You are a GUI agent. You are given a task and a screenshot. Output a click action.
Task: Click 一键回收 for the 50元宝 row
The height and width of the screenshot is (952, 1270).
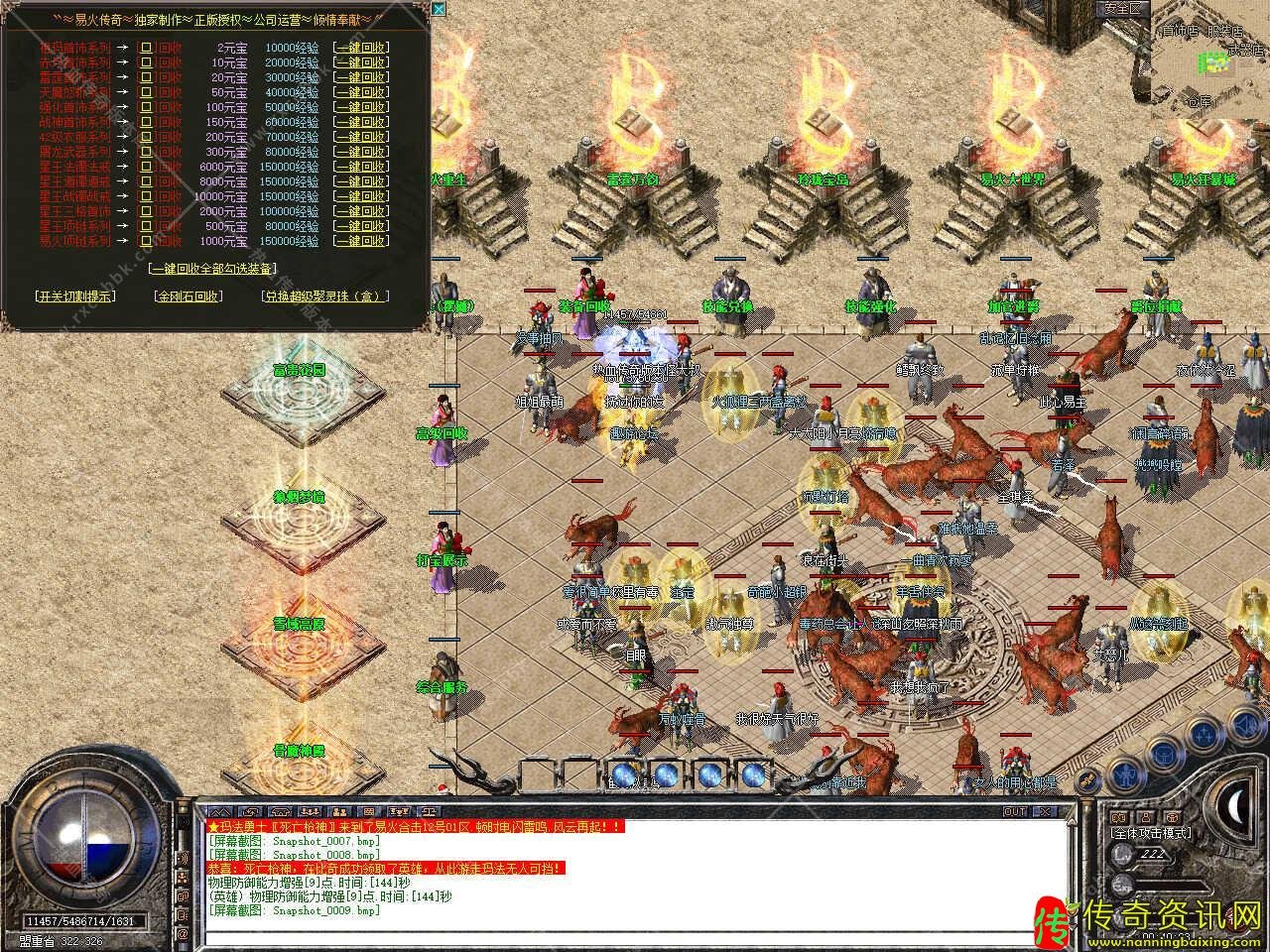click(x=360, y=92)
